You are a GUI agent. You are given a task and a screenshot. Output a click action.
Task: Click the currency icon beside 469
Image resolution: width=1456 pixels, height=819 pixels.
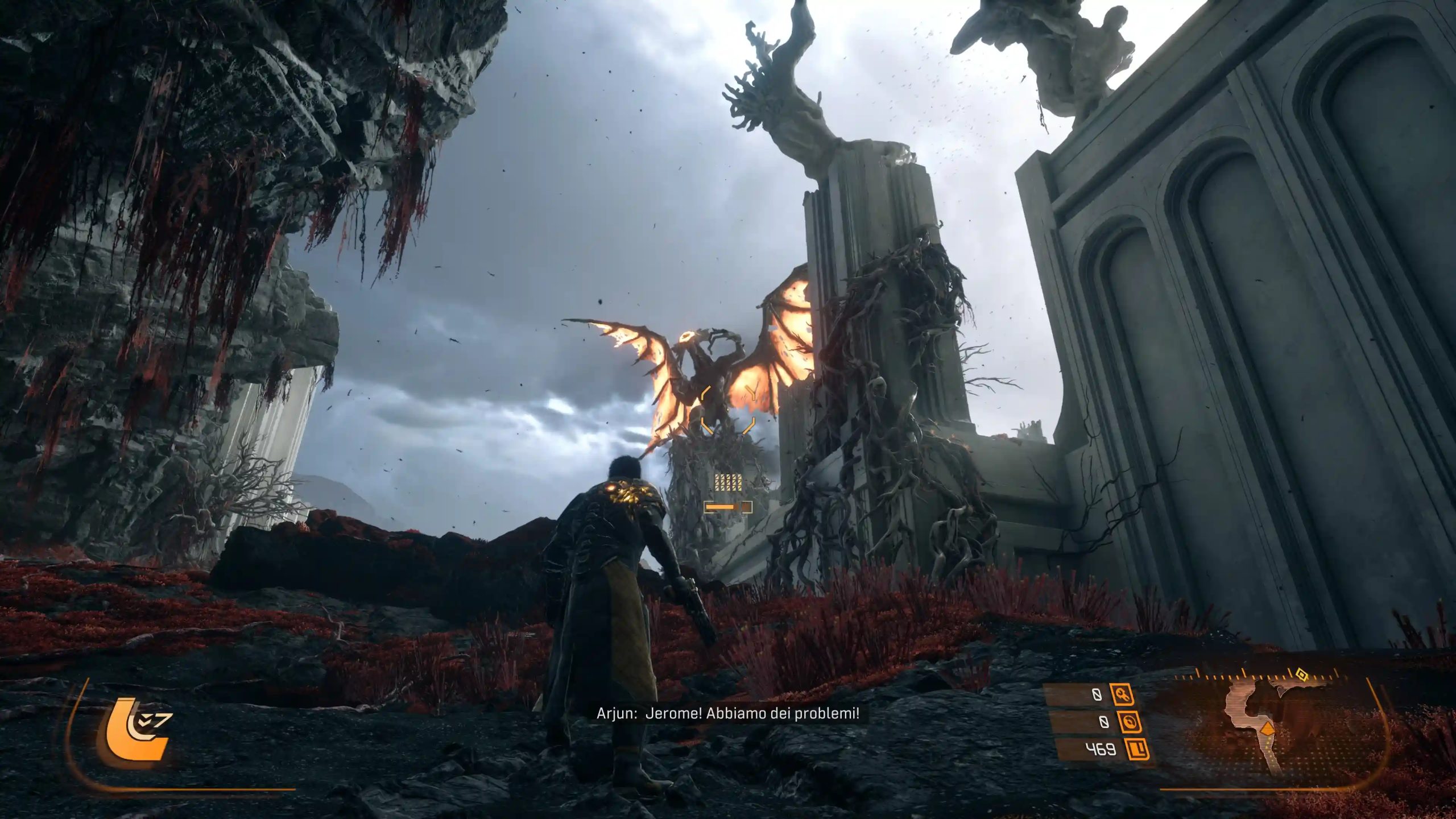pyautogui.click(x=1136, y=749)
